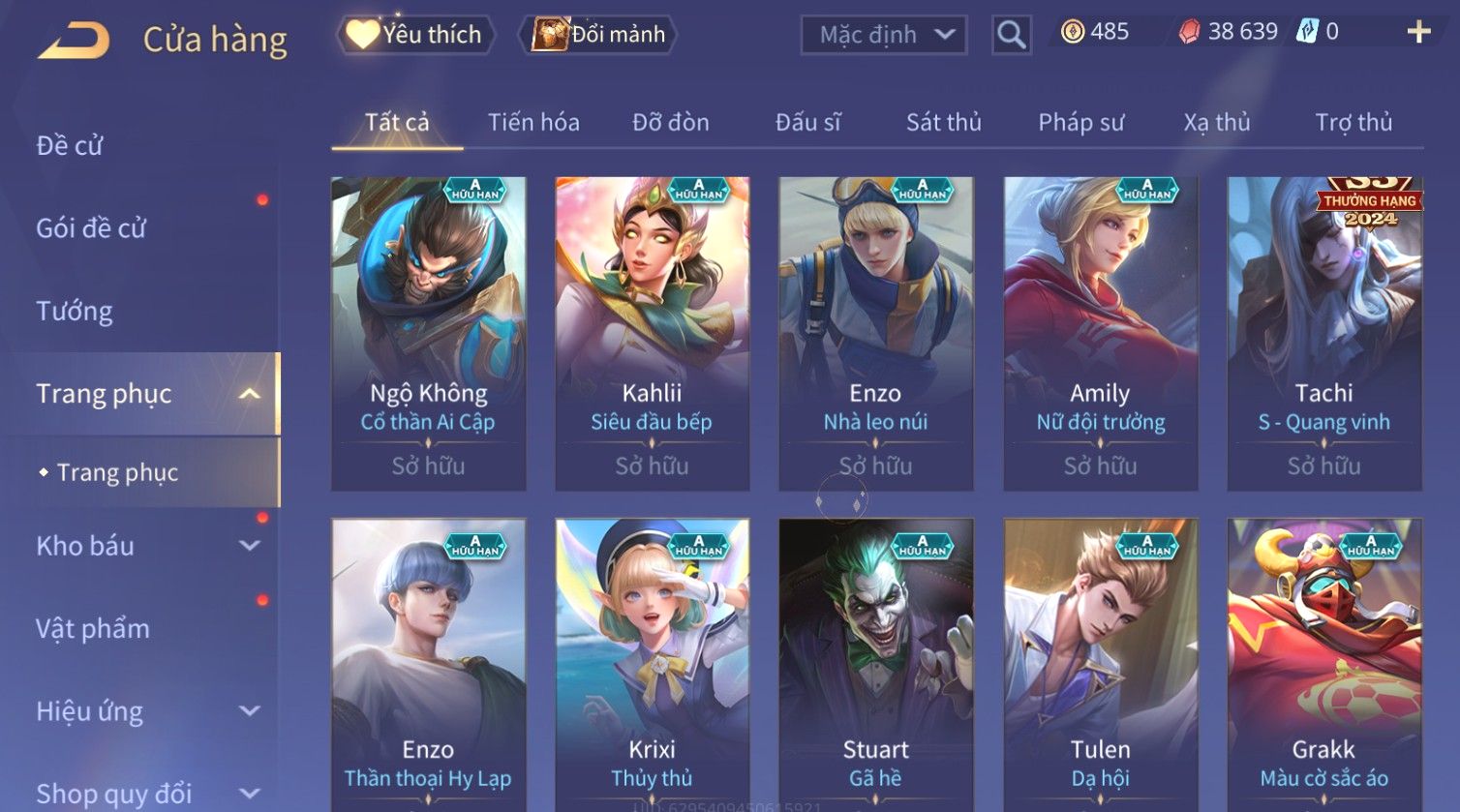
Task: Open the Đề cử menu entry
Action: coord(70,146)
